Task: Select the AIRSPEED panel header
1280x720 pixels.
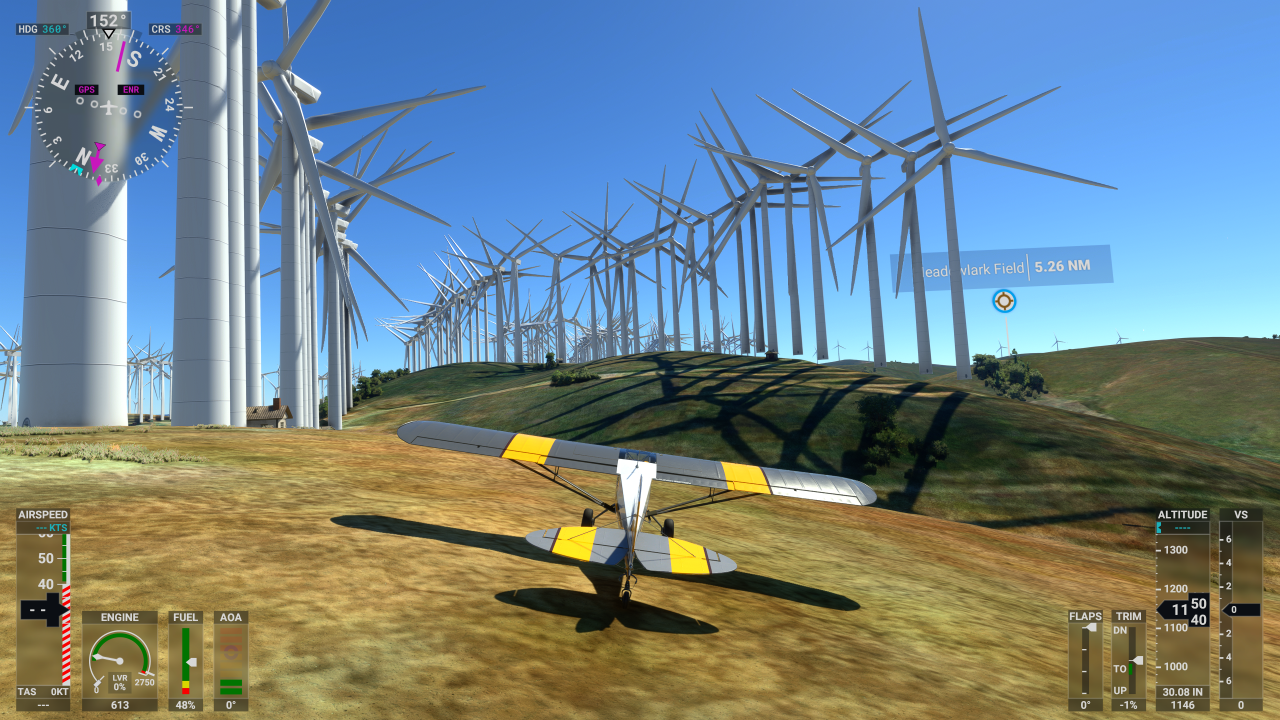Action: click(x=41, y=513)
